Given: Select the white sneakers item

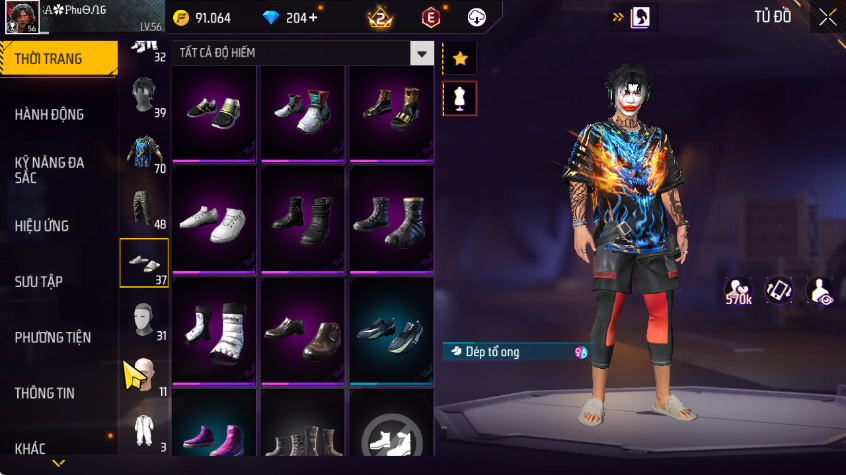Looking at the screenshot, I should point(215,219).
